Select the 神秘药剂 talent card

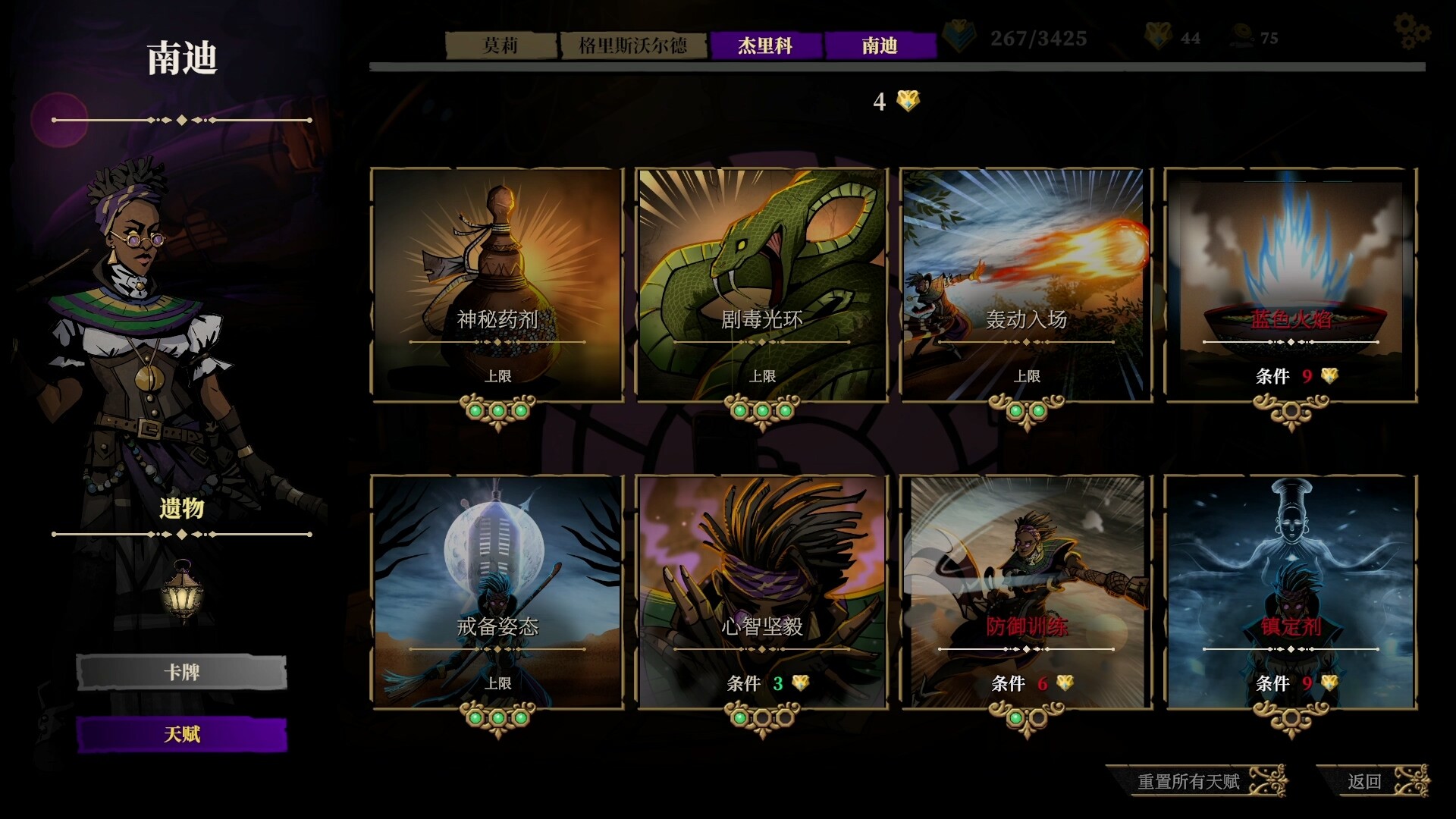point(495,281)
